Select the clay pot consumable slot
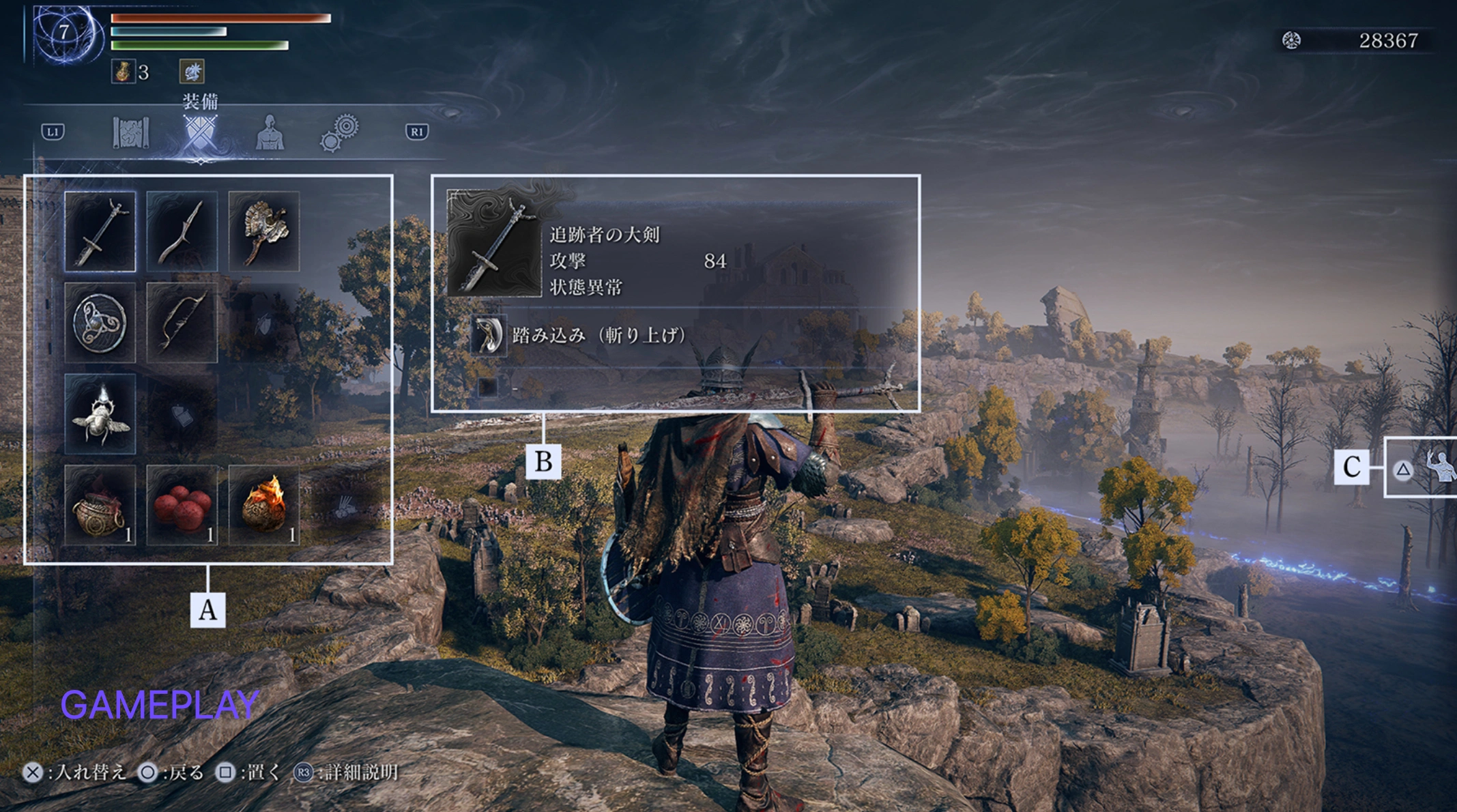Image resolution: width=1457 pixels, height=812 pixels. 100,506
